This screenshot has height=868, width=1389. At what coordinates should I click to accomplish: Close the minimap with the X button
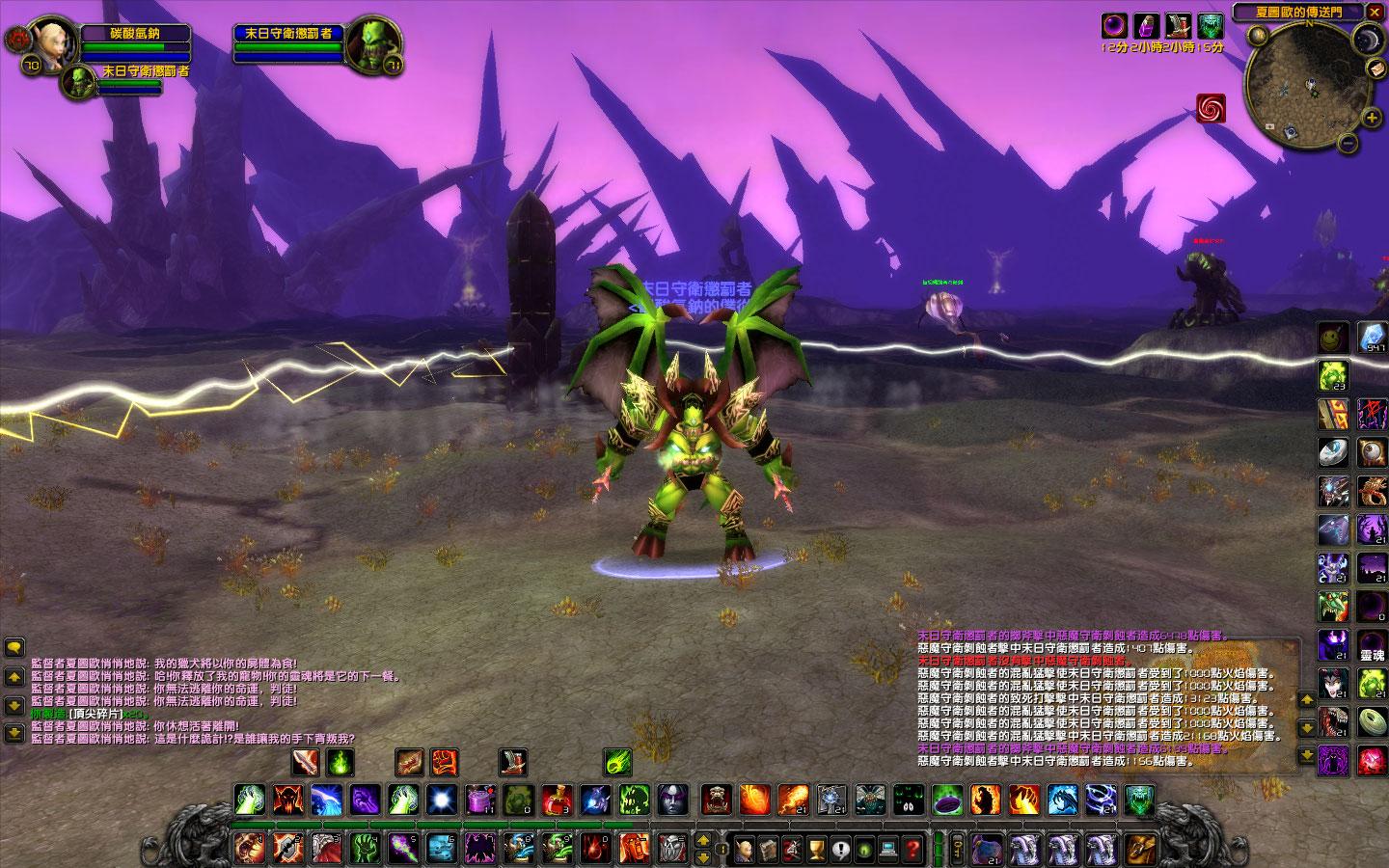pyautogui.click(x=1375, y=12)
